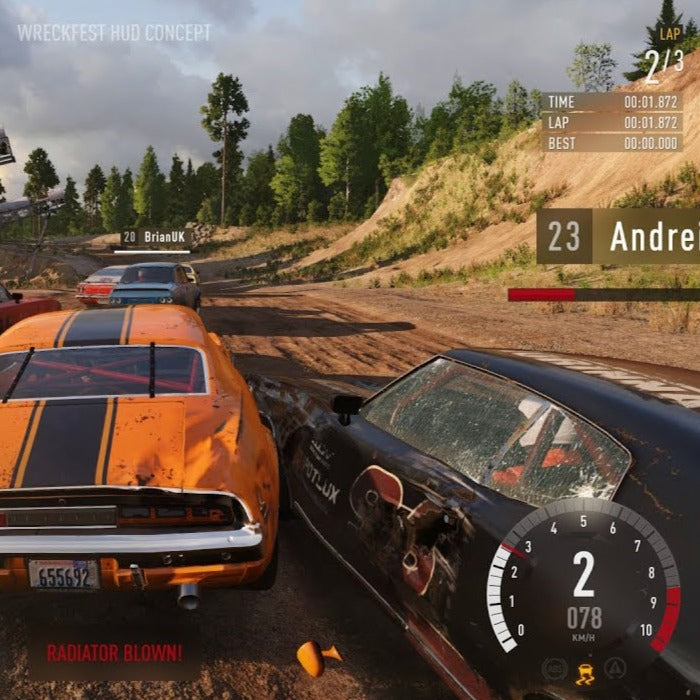Select the BrianUK player name tag
The width and height of the screenshot is (700, 700).
click(156, 238)
